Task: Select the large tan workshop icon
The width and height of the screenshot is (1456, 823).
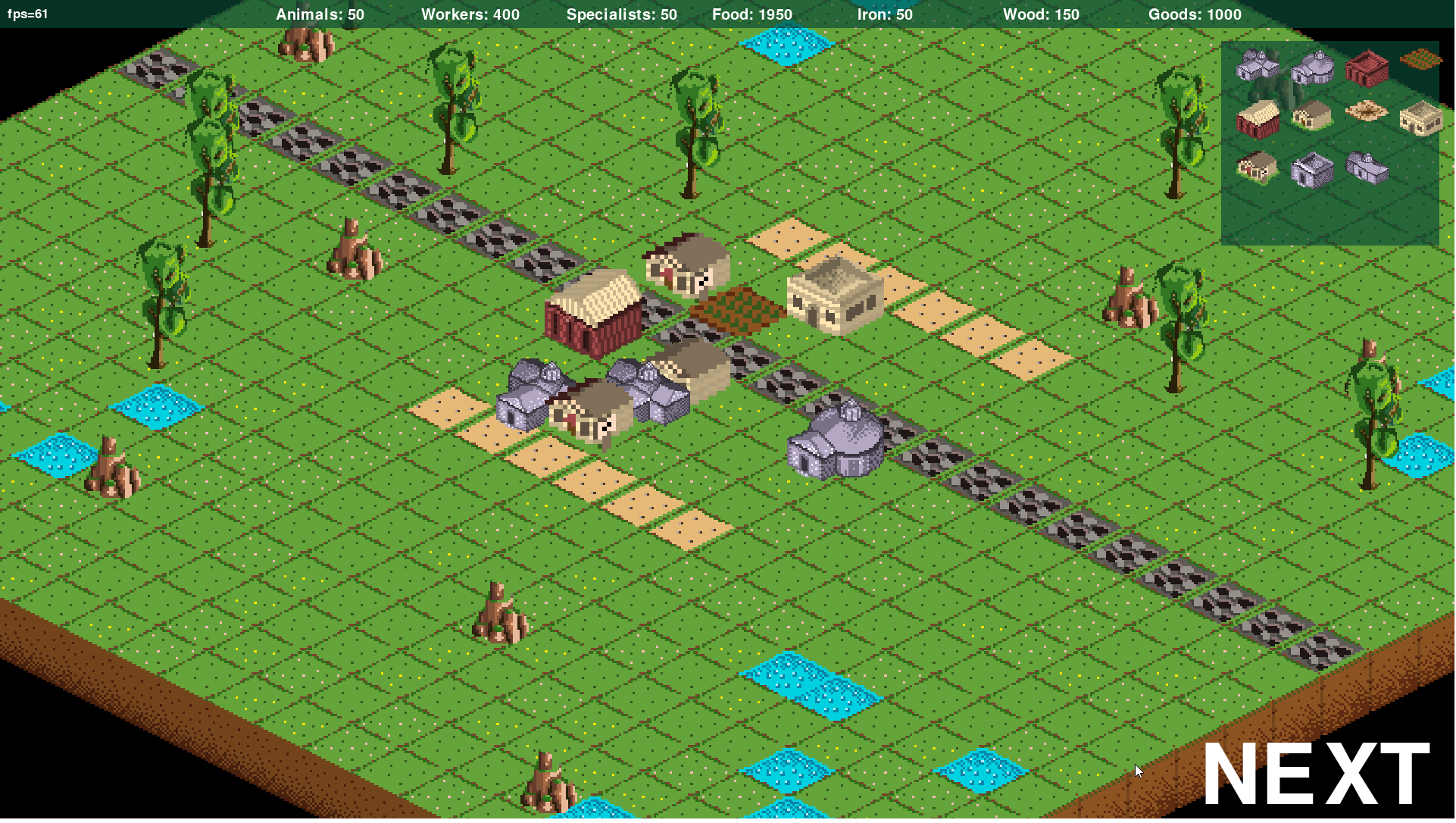Action: click(x=1420, y=118)
